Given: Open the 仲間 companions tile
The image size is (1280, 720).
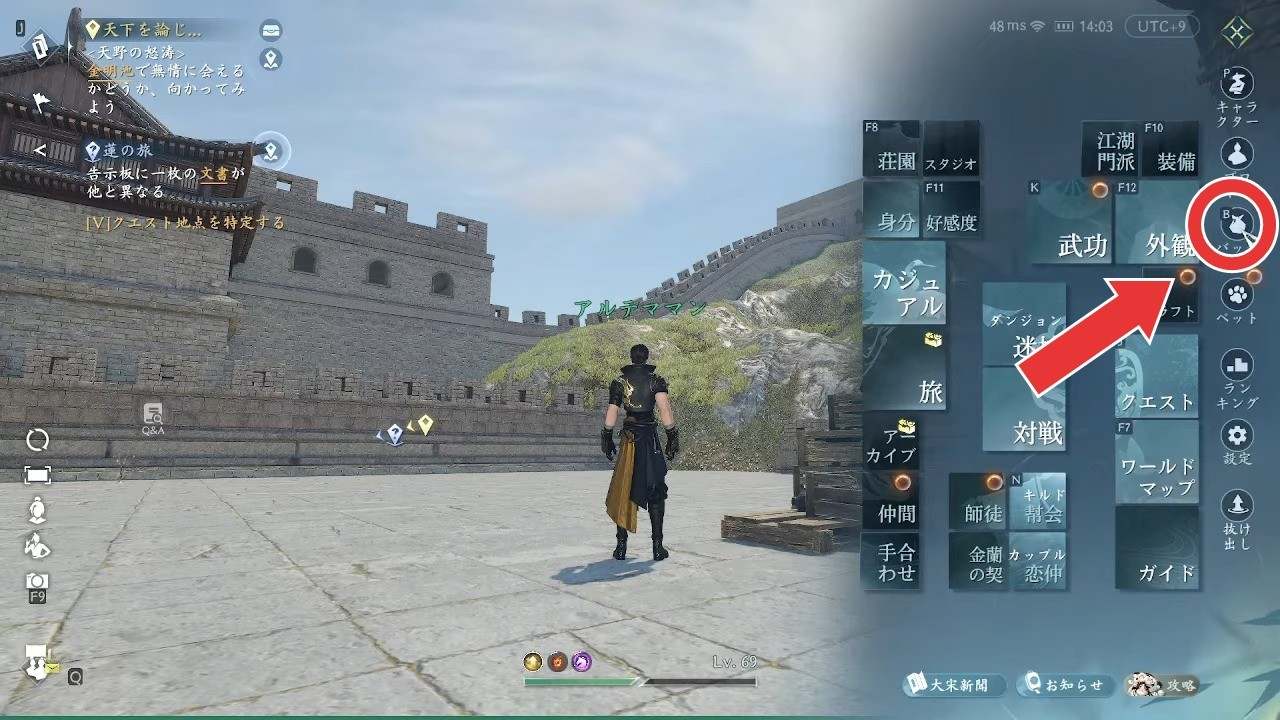Looking at the screenshot, I should click(891, 501).
